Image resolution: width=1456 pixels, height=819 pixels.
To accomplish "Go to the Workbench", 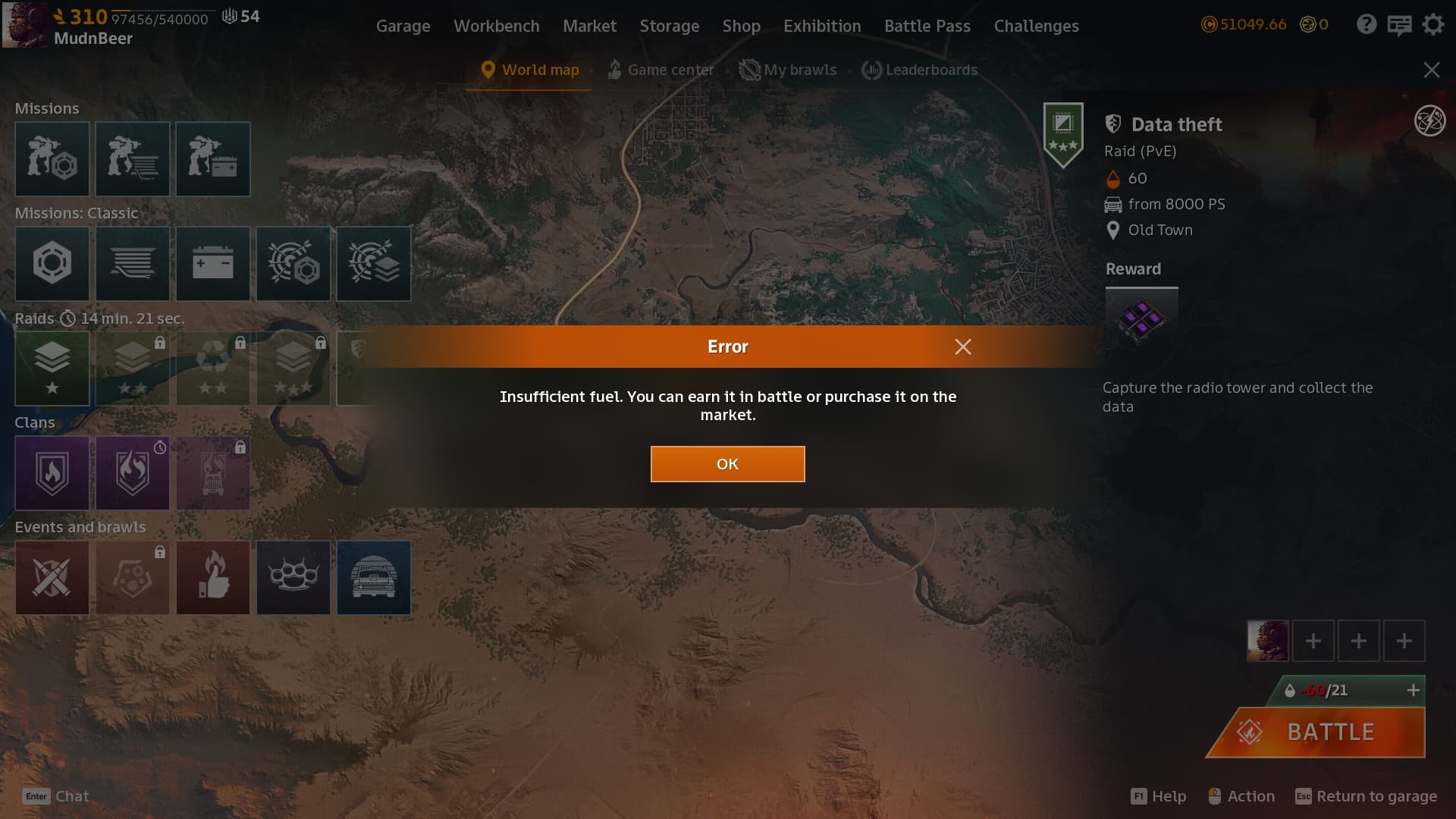I will point(496,26).
